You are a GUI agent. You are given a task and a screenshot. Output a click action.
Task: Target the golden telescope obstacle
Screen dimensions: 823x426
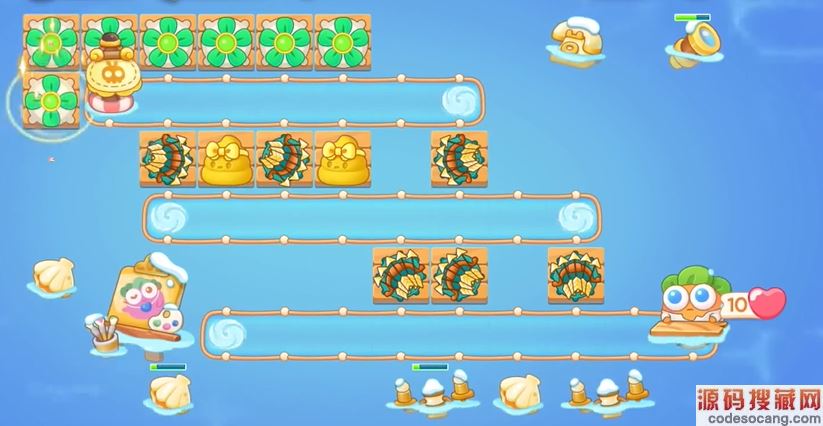coord(693,43)
